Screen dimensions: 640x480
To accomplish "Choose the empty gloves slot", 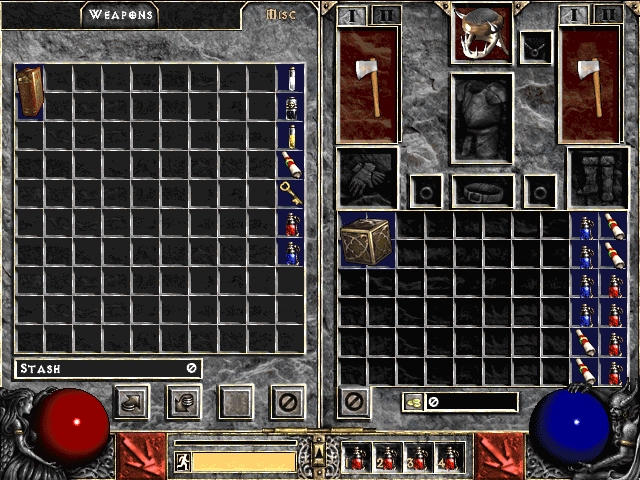I will [367, 177].
